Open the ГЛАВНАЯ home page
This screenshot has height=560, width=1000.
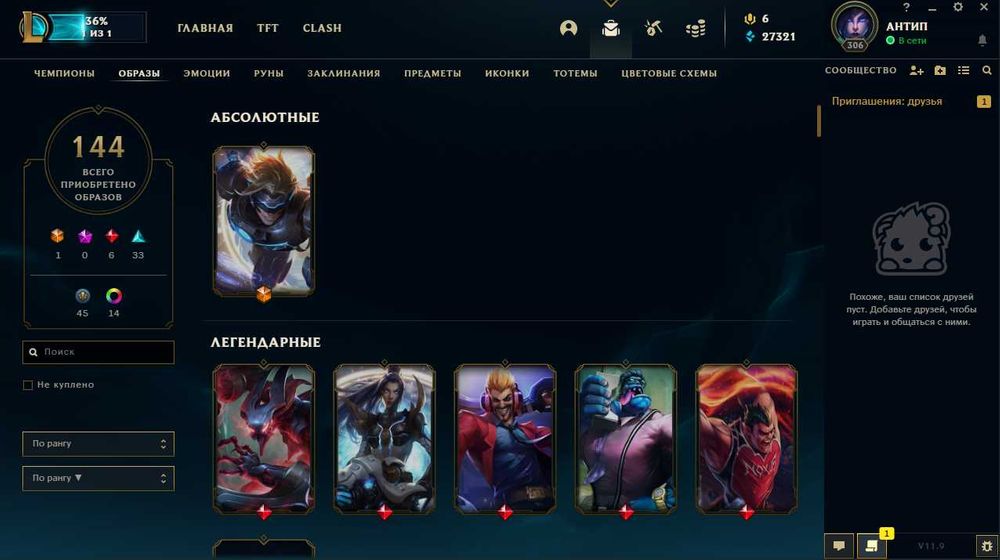(x=205, y=28)
